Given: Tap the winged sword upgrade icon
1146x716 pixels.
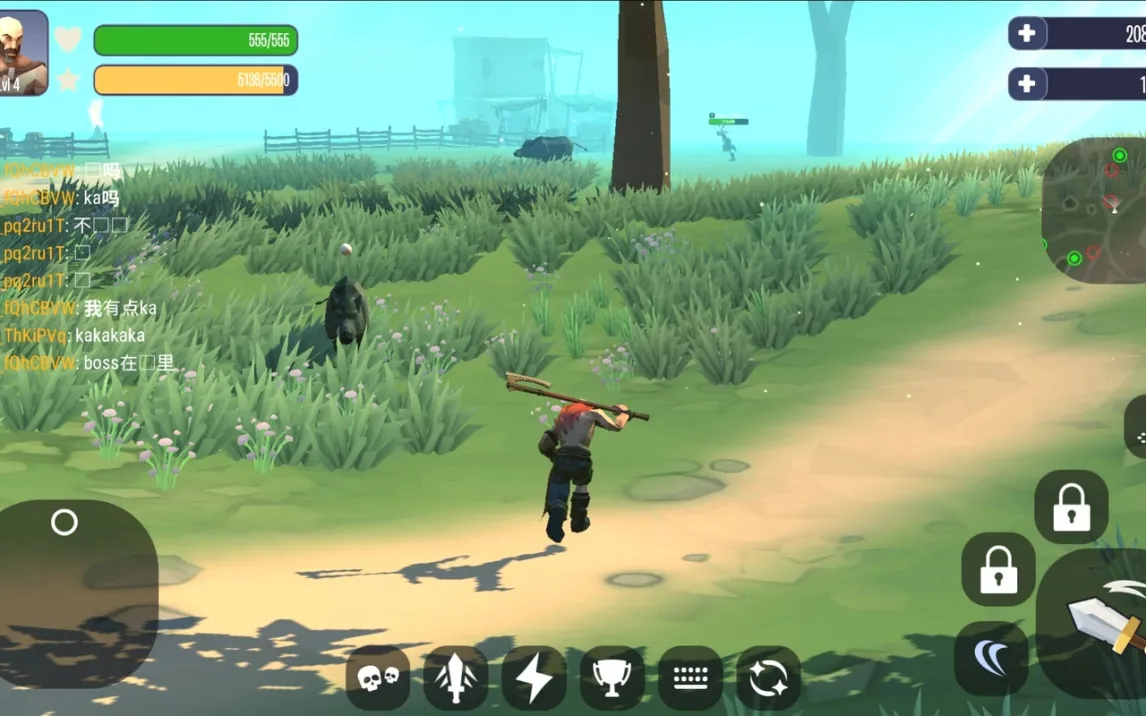Looking at the screenshot, I should coord(456,678).
